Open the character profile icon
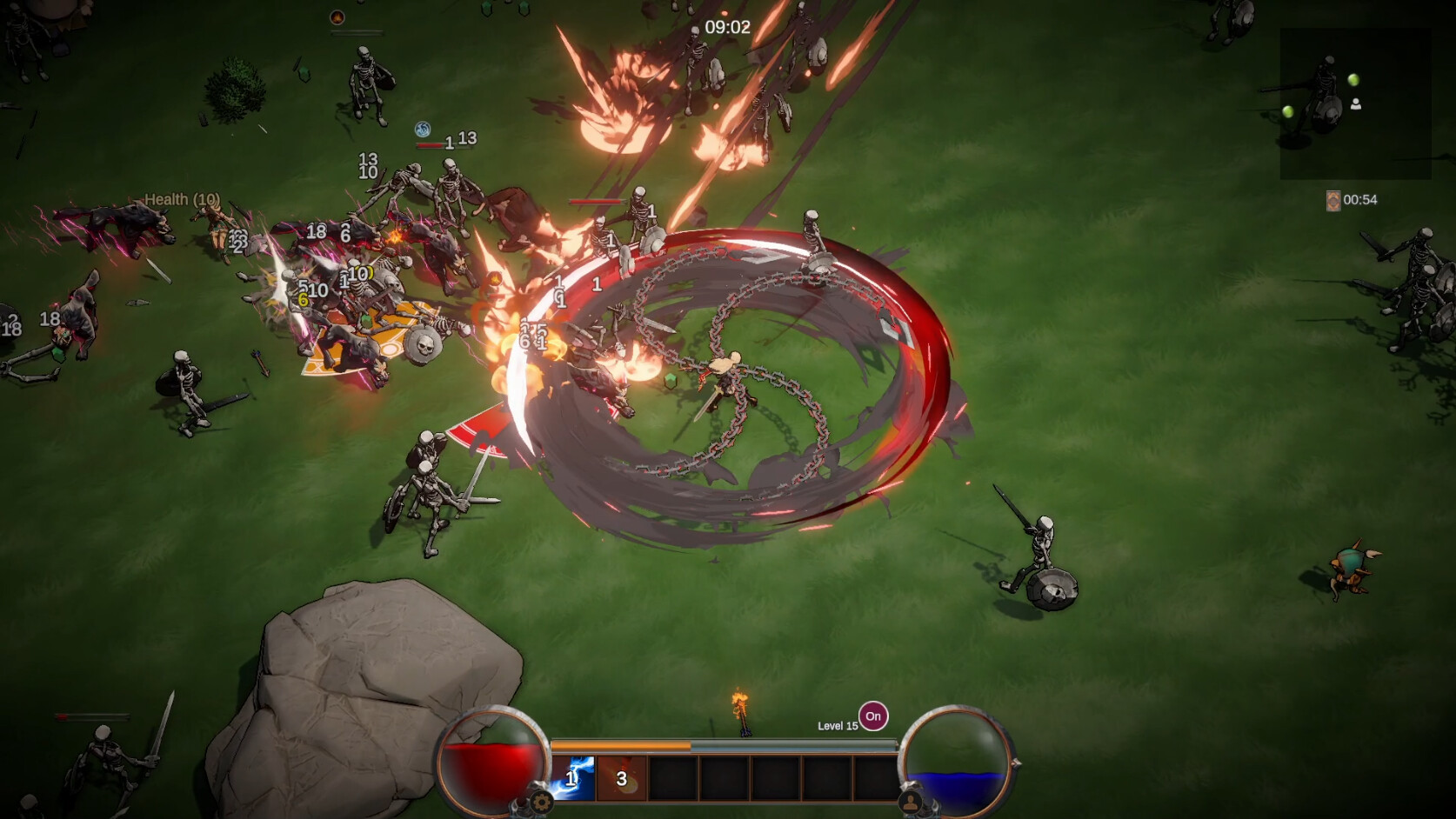 point(911,802)
